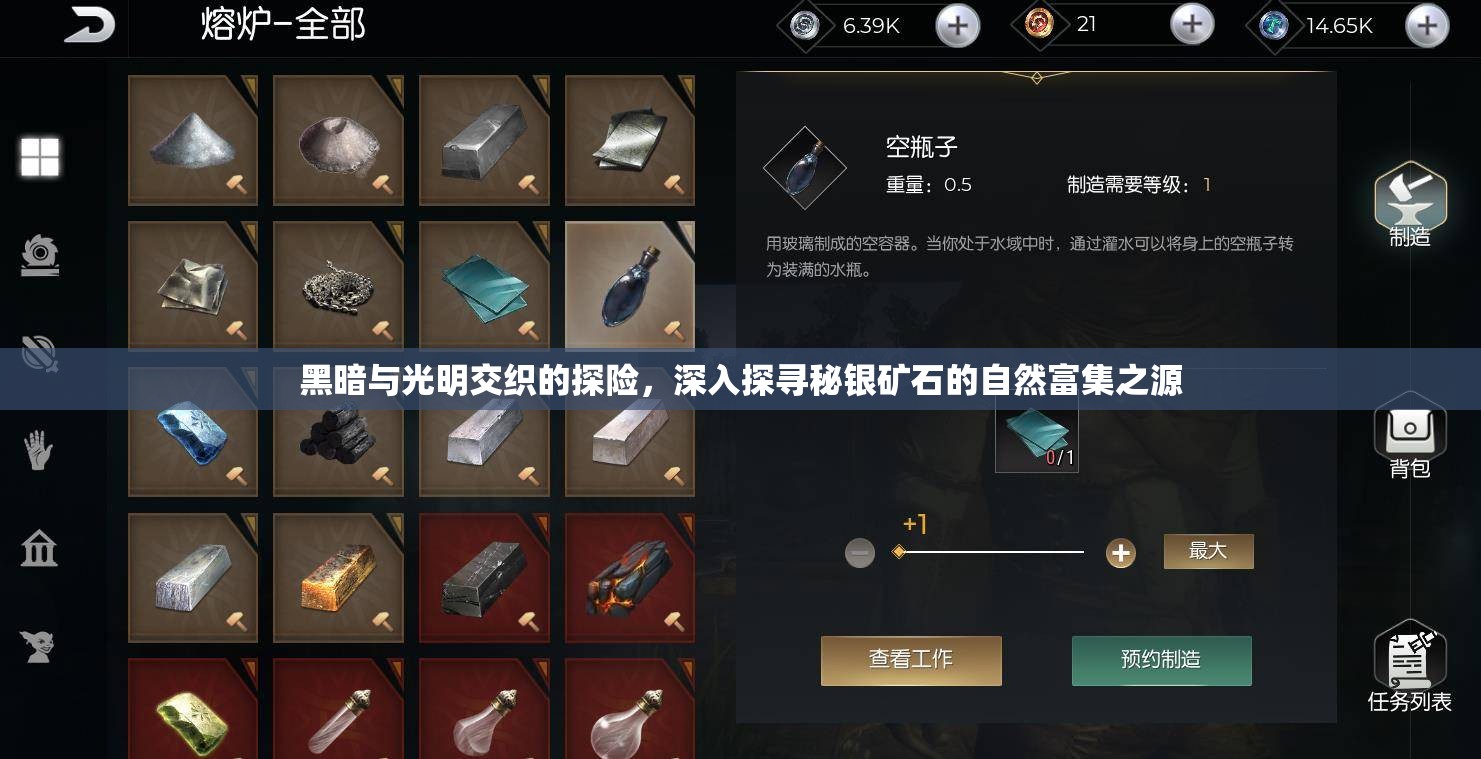The width and height of the screenshot is (1481, 759).
Task: Click the minus to reduce craft quantity
Action: pyautogui.click(x=860, y=552)
